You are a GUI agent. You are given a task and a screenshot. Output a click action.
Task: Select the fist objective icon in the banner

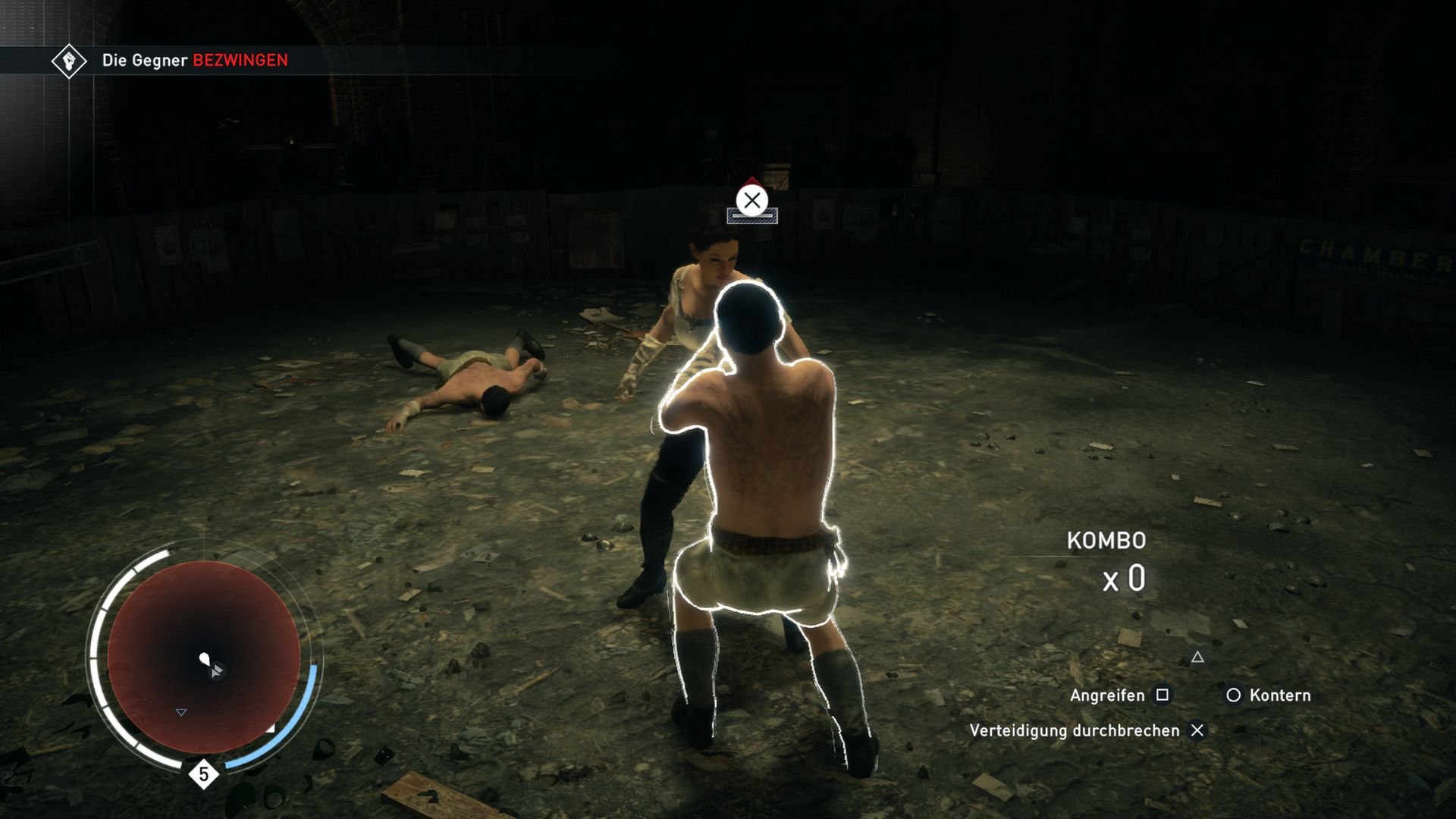70,60
